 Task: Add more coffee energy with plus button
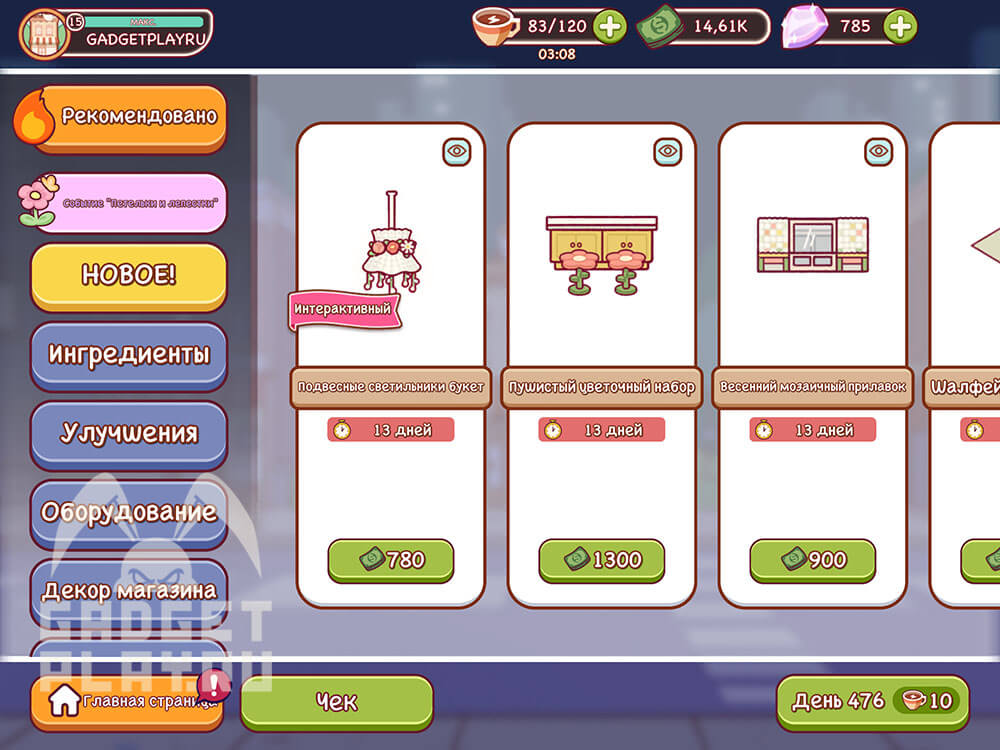pyautogui.click(x=610, y=27)
